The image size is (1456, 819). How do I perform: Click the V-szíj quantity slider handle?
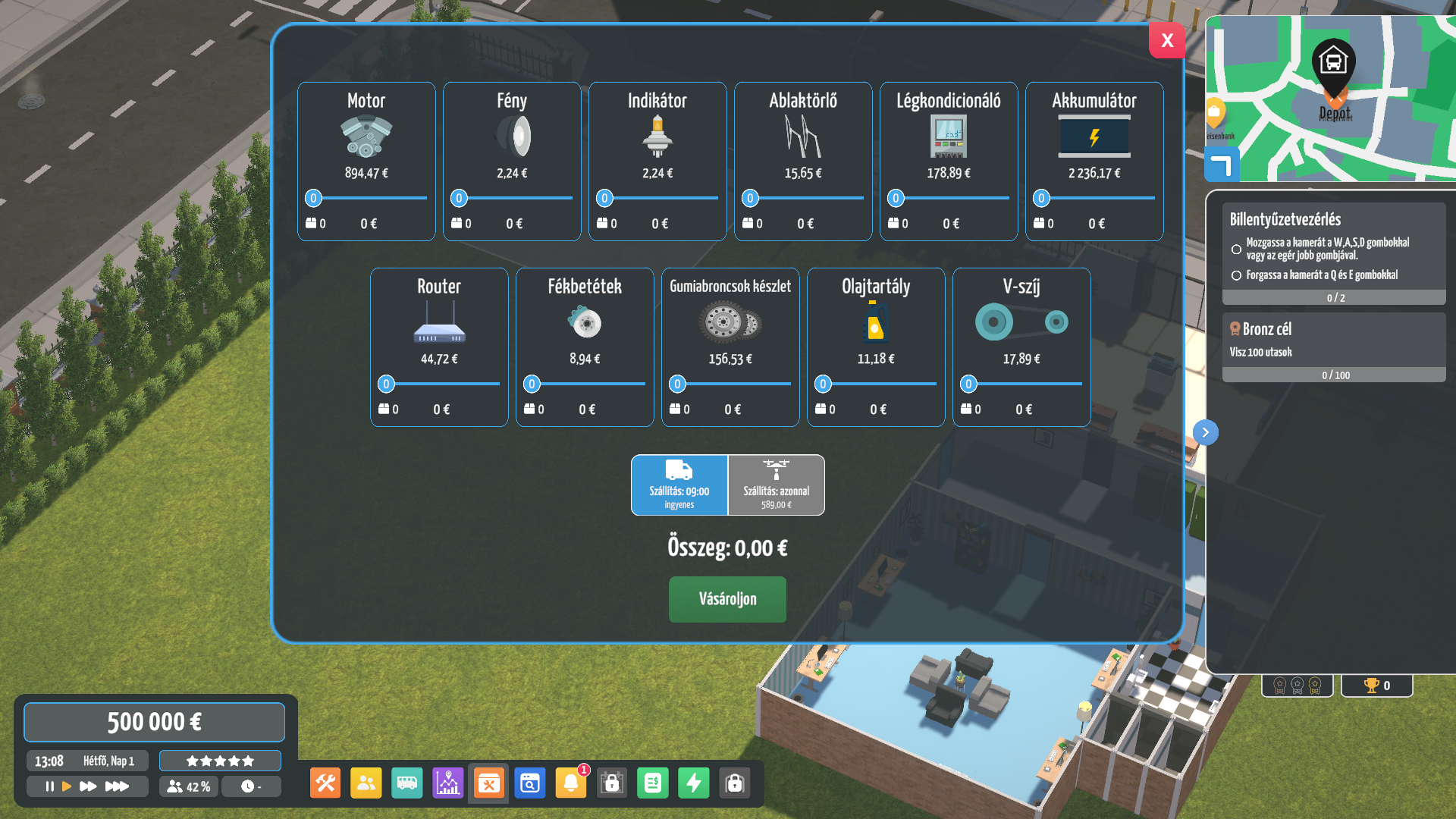968,384
